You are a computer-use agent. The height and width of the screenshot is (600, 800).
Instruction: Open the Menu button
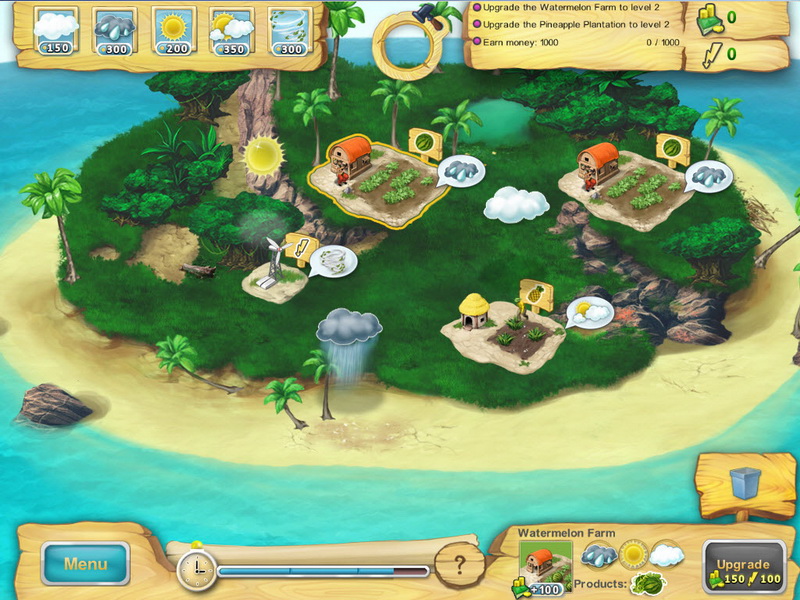(x=85, y=564)
